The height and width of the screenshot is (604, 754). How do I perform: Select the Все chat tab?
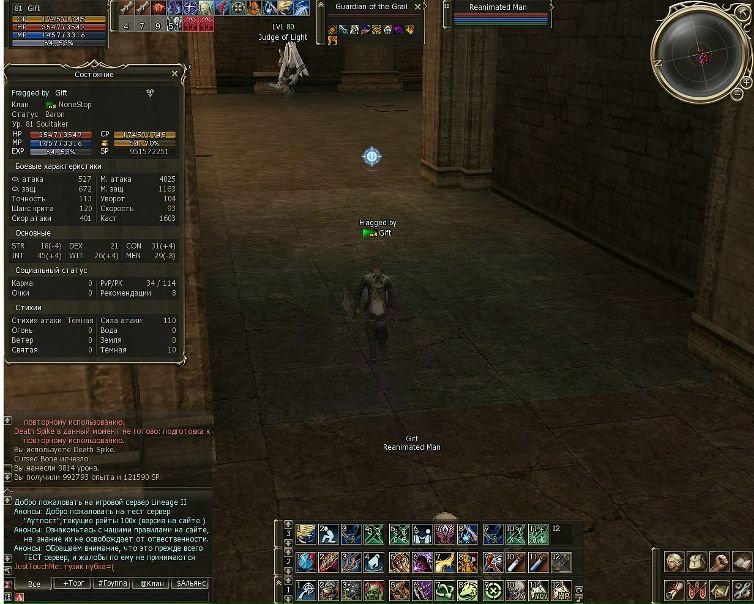point(35,583)
